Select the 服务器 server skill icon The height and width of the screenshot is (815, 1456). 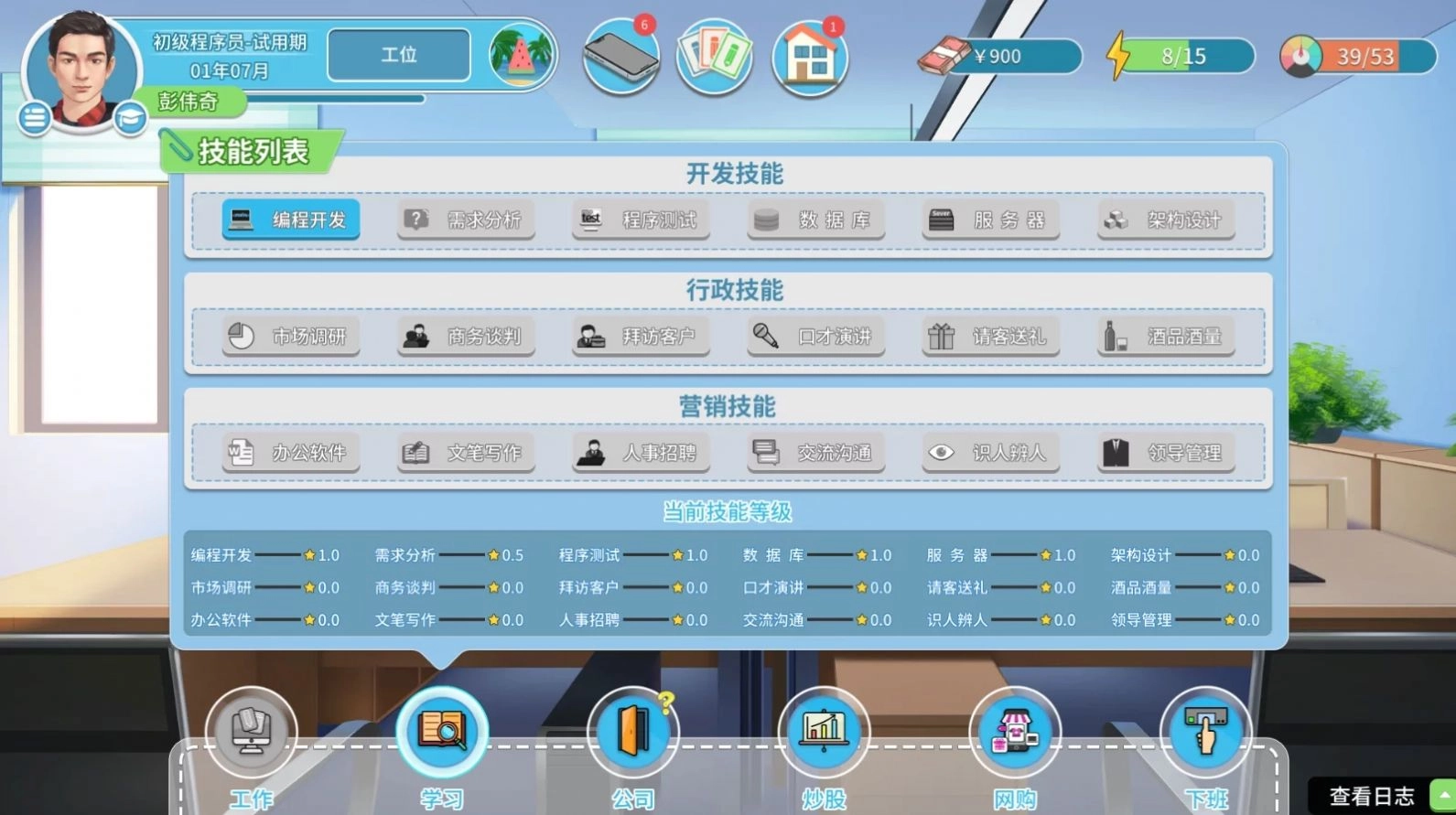coord(990,220)
